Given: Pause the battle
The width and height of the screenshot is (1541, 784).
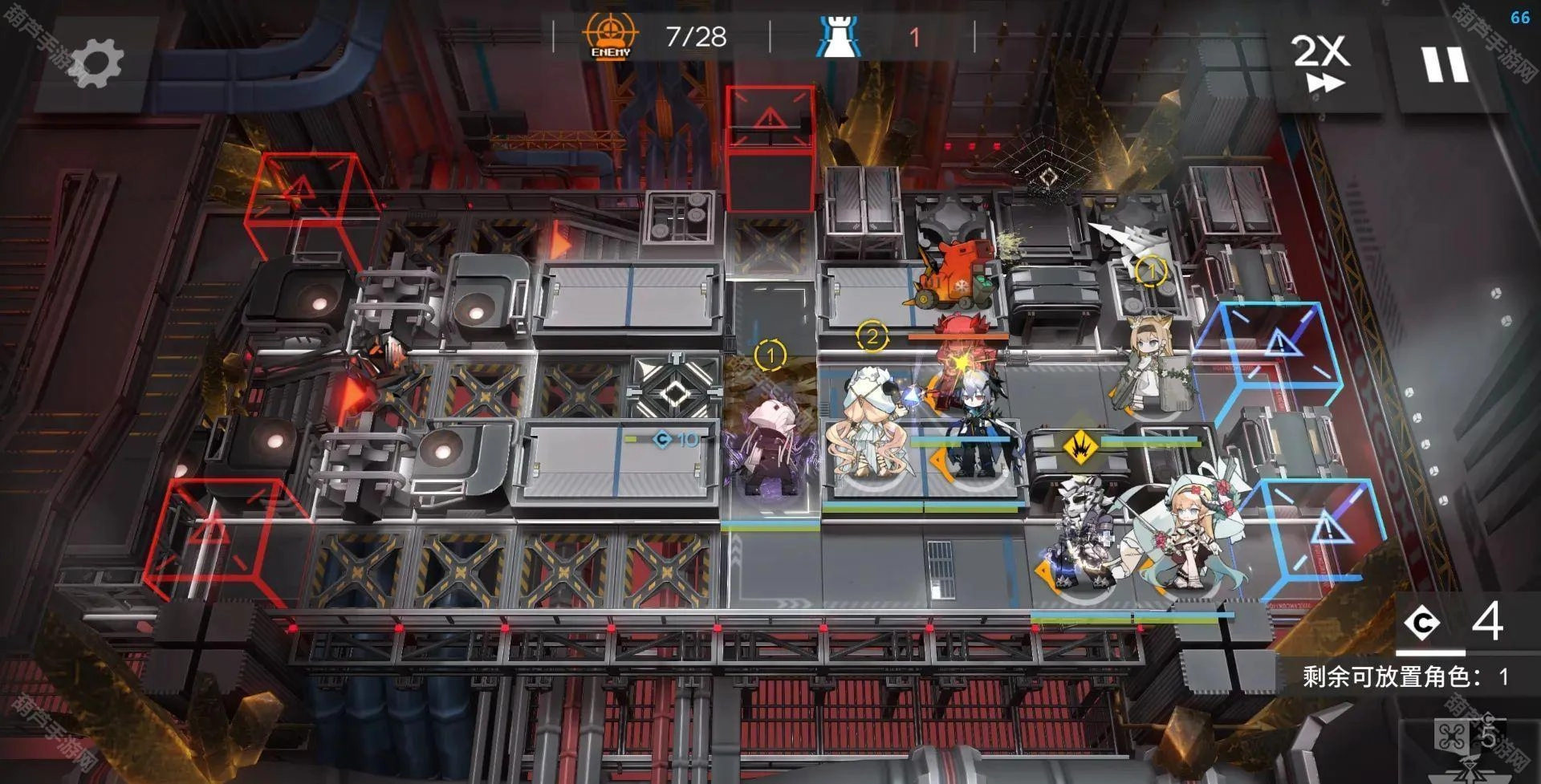Looking at the screenshot, I should point(1445,64).
